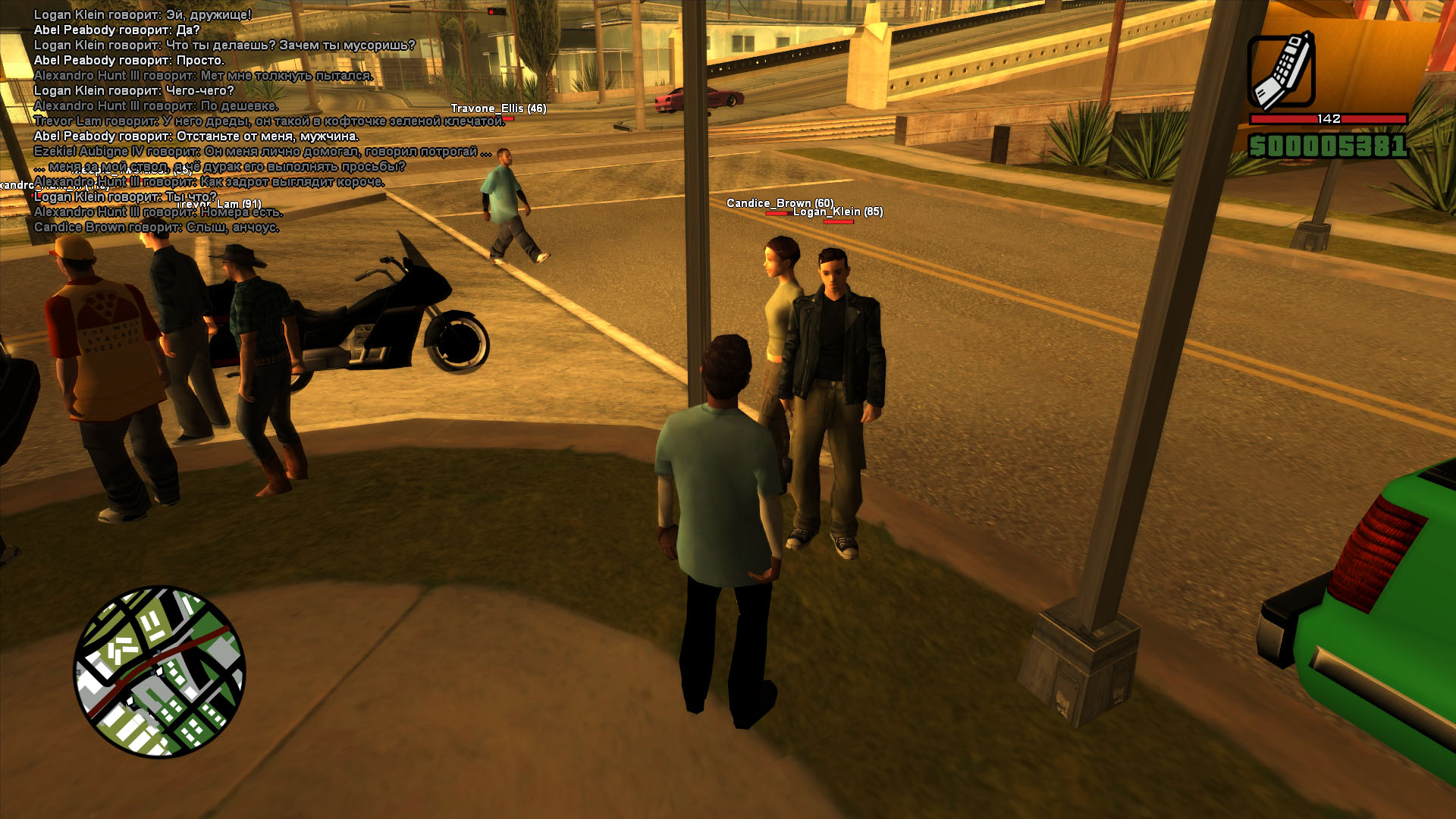This screenshot has width=1456, height=819.
Task: Open the circular radar minimap
Action: click(x=159, y=671)
